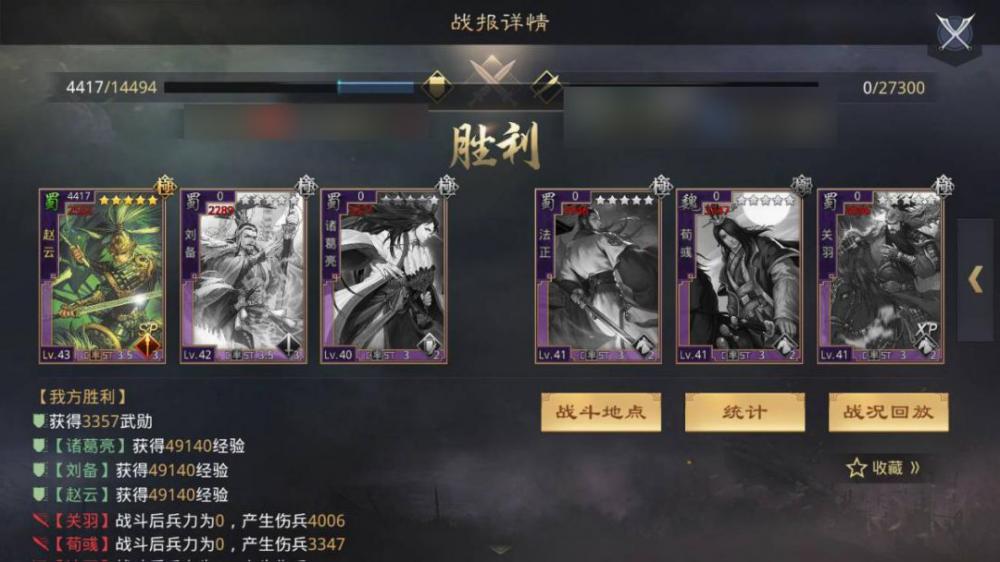Select the 刘备 hero card
The width and height of the screenshot is (1000, 562).
[242, 275]
